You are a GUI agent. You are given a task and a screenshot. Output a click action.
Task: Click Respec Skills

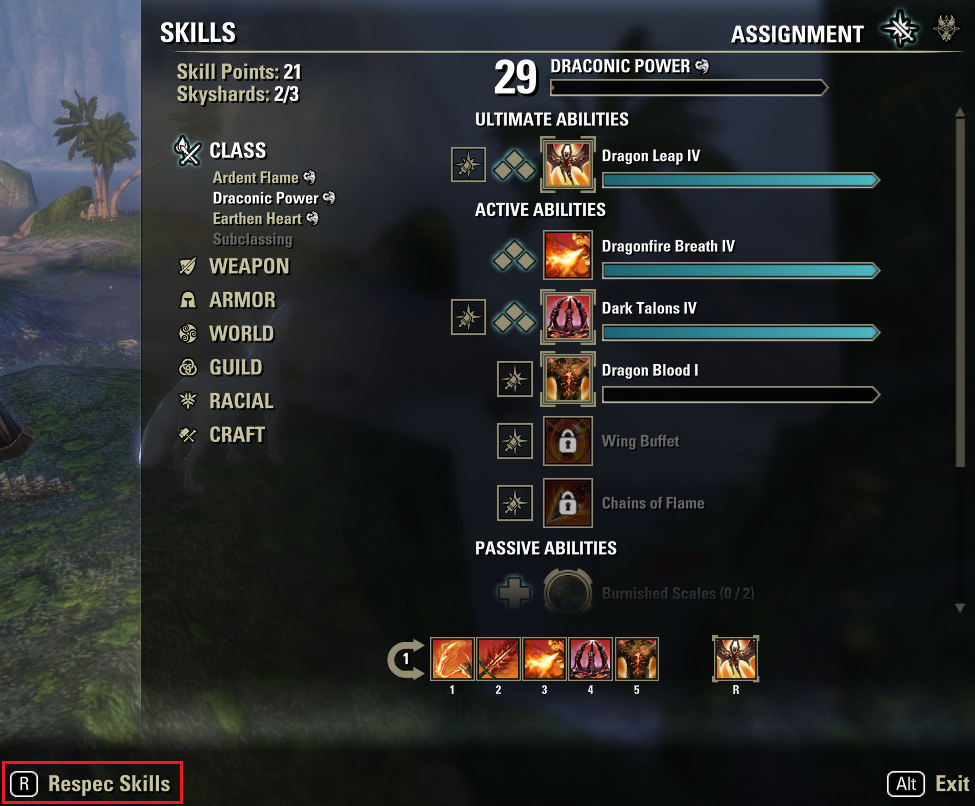[92, 783]
